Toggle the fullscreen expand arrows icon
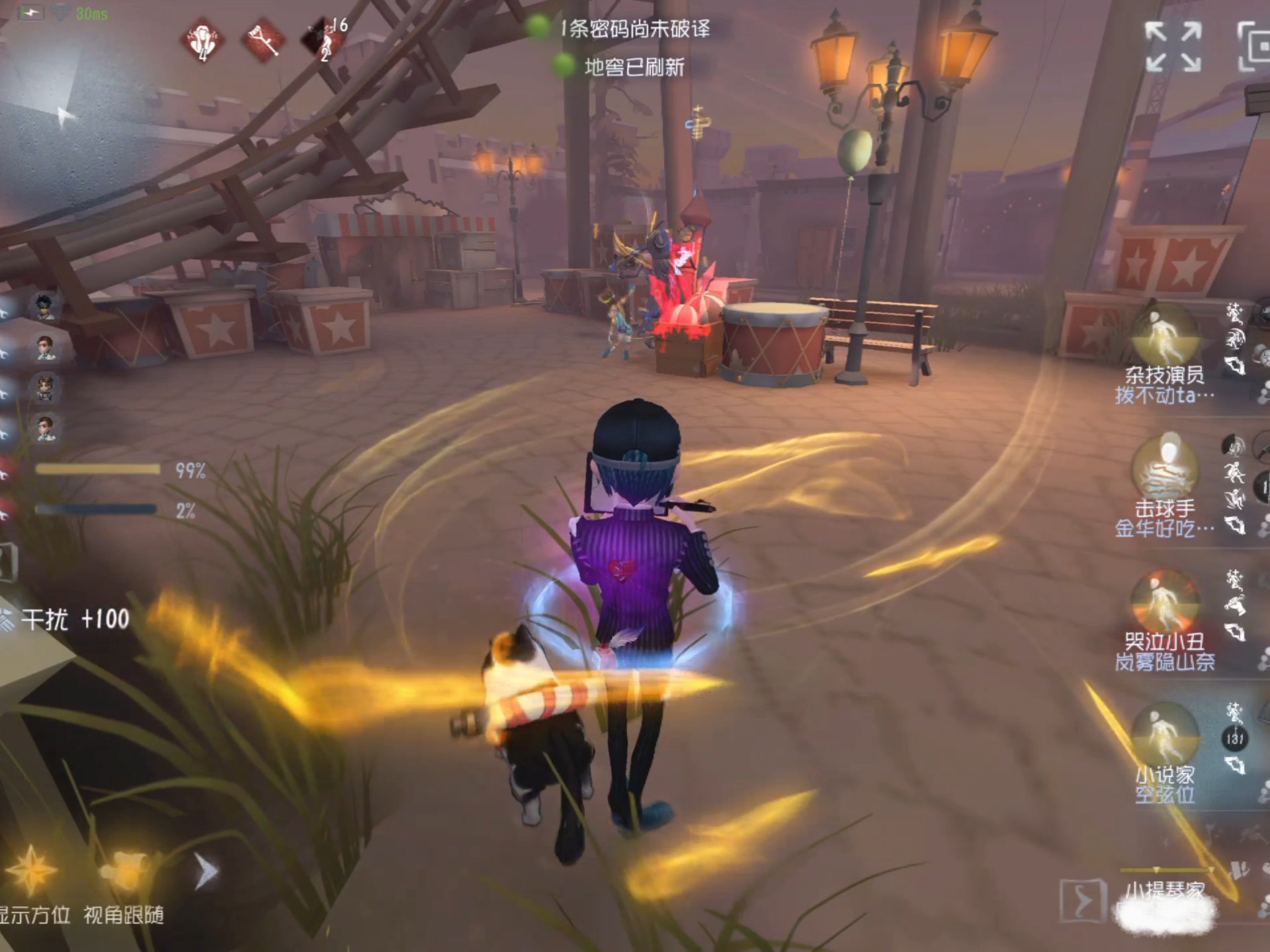The width and height of the screenshot is (1270, 952). (x=1173, y=46)
